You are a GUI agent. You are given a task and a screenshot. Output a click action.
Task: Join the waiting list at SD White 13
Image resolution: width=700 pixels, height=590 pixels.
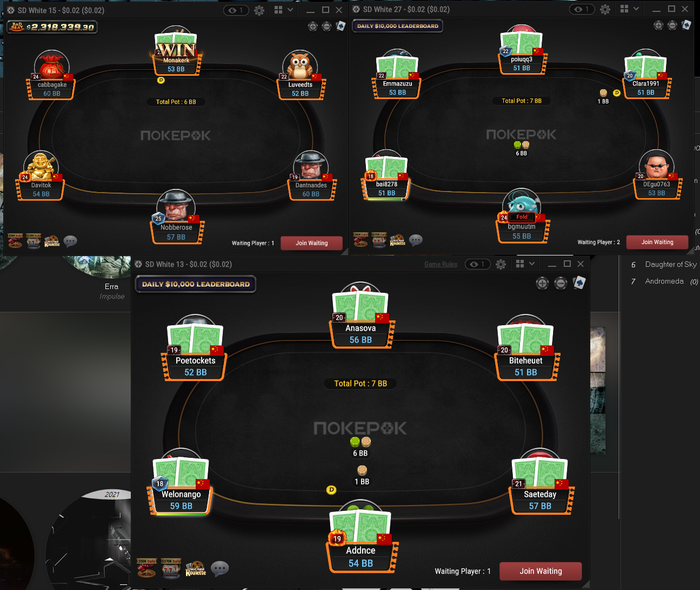click(540, 571)
